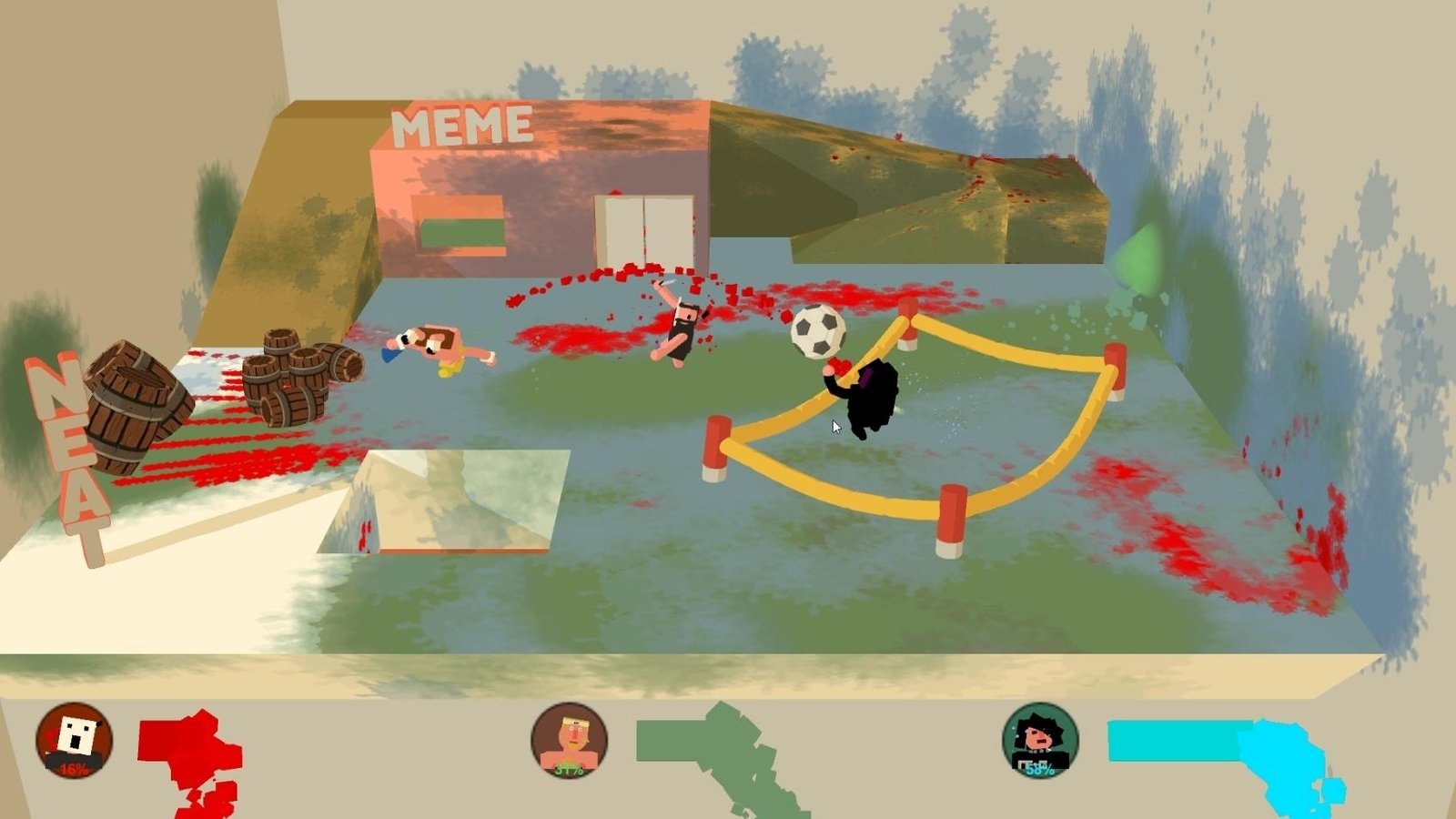
Task: Click the white square-face player portrait
Action: 74,740
